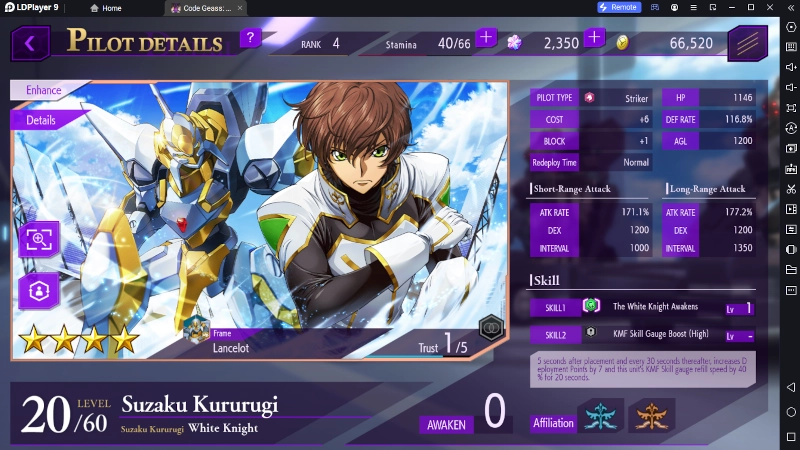Click the Remote button in LDPlayer

pyautogui.click(x=618, y=7)
